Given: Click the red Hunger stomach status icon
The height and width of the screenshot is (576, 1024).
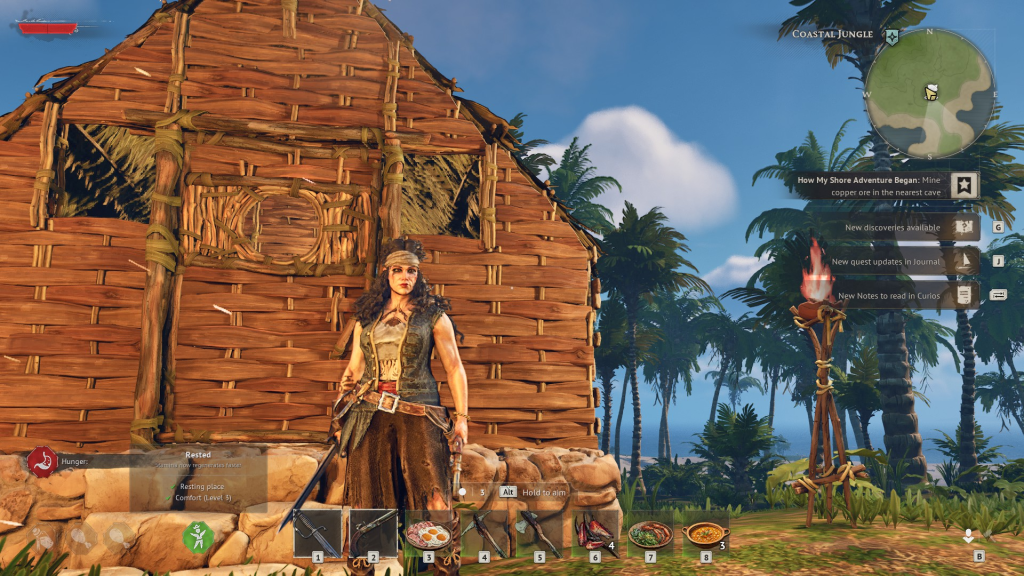Looking at the screenshot, I should pos(43,461).
